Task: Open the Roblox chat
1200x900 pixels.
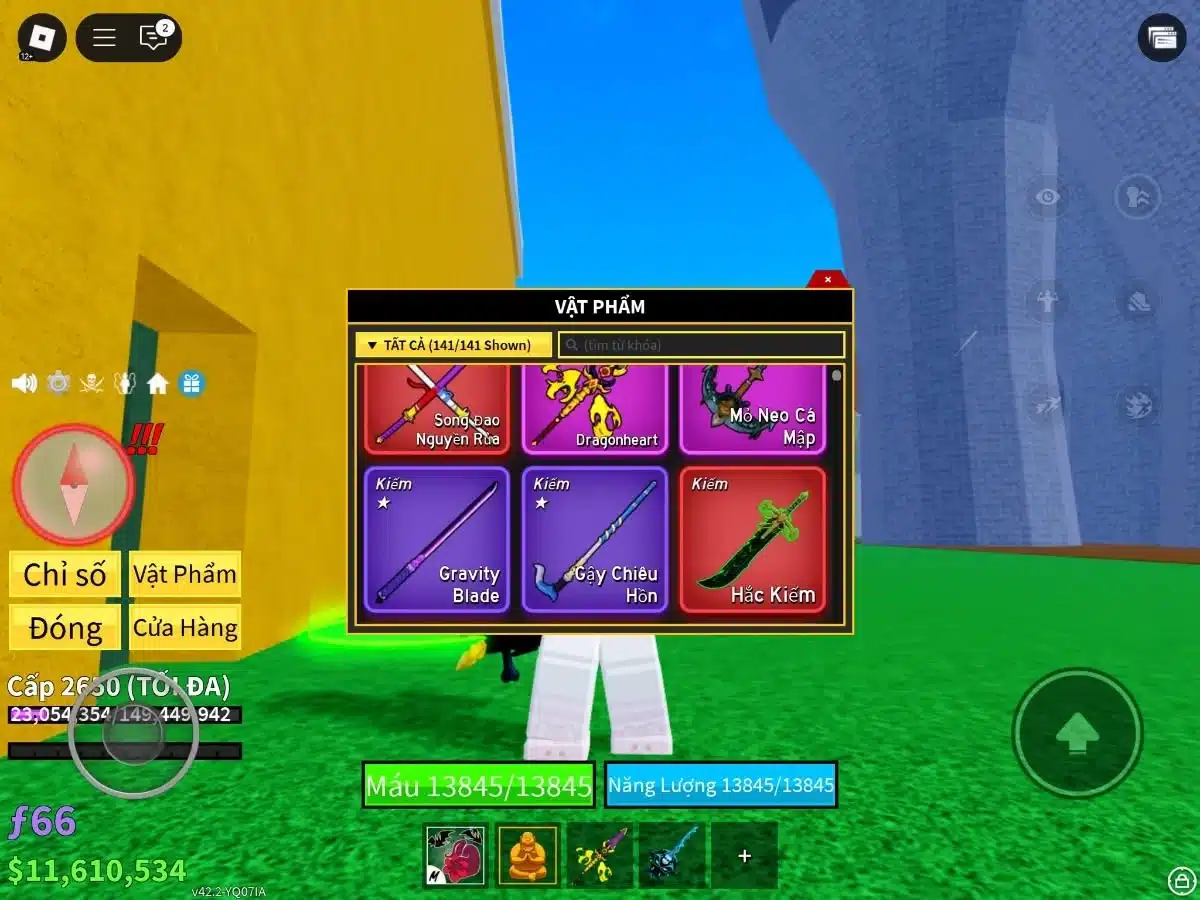Action: click(153, 38)
